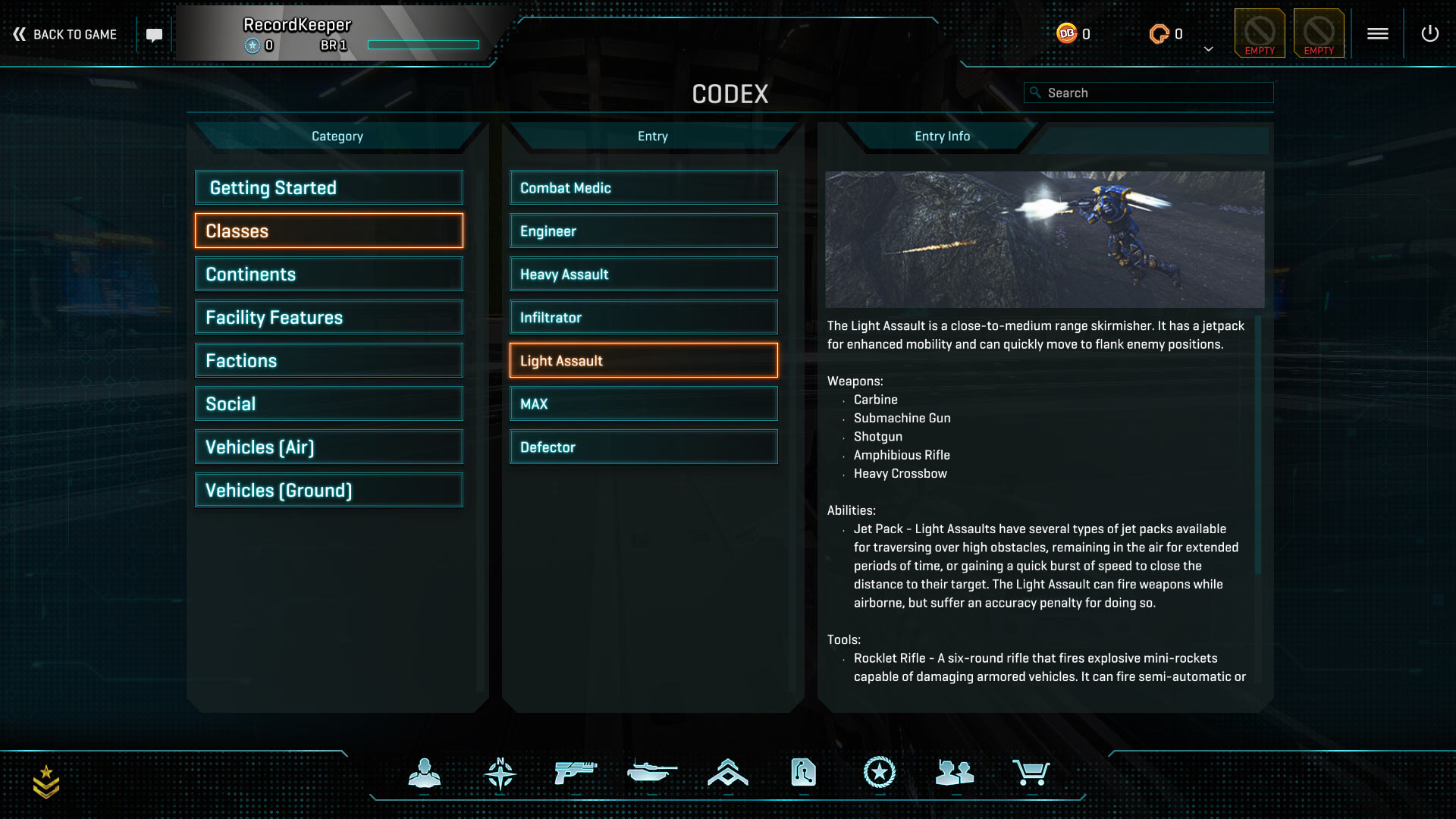
Task: Select the Social category
Action: (328, 403)
